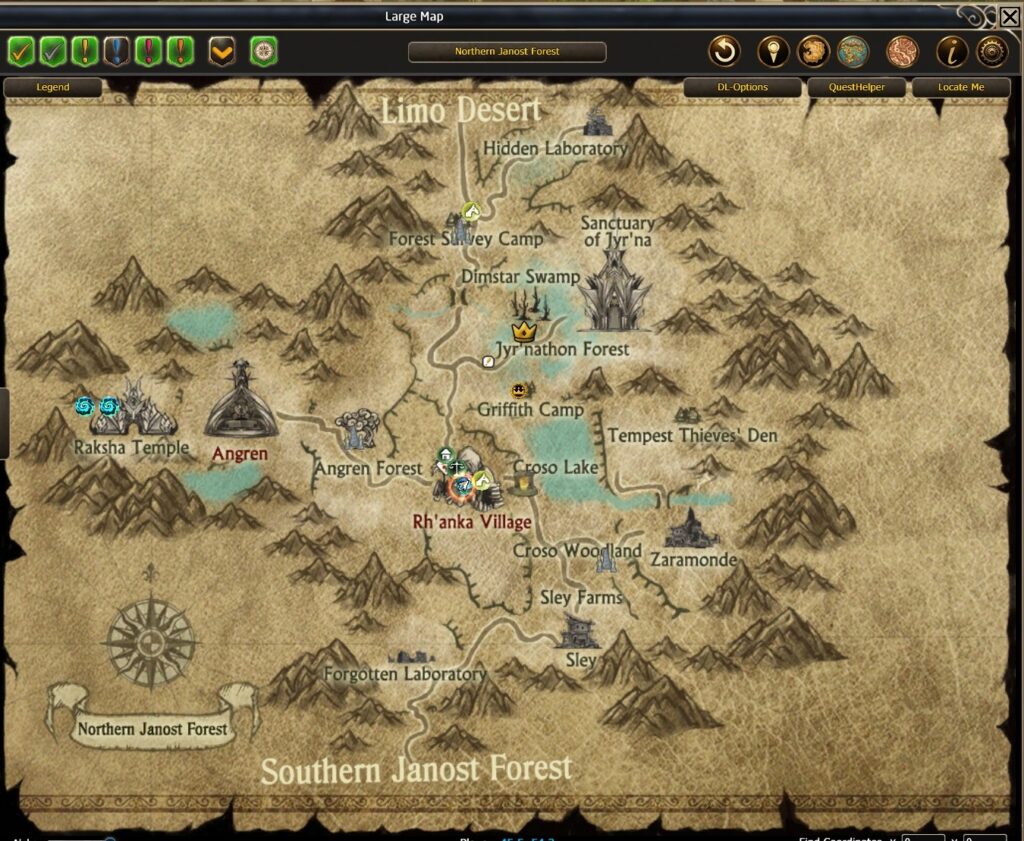This screenshot has height=841, width=1024.
Task: Close the Large Map window
Action: tap(1009, 17)
